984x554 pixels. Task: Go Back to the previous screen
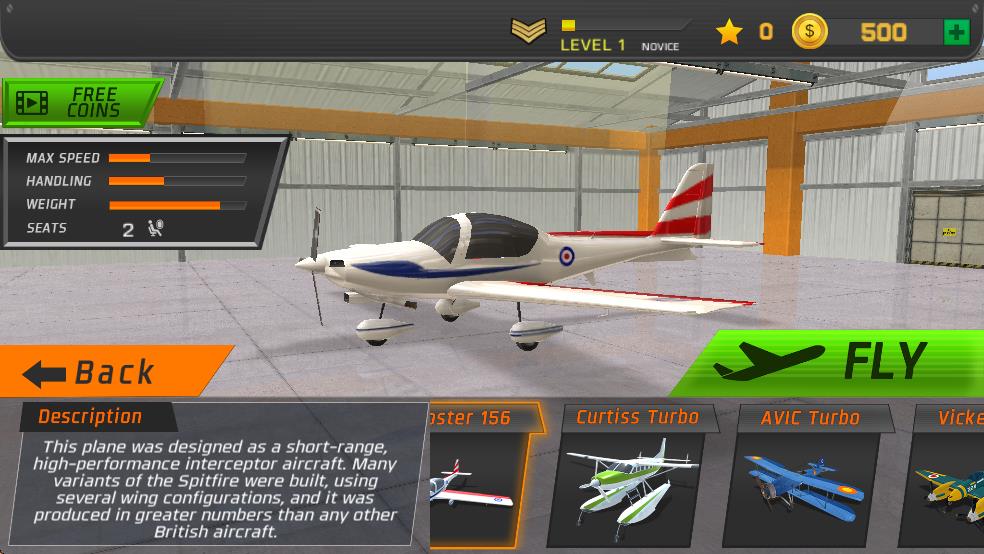[x=110, y=372]
